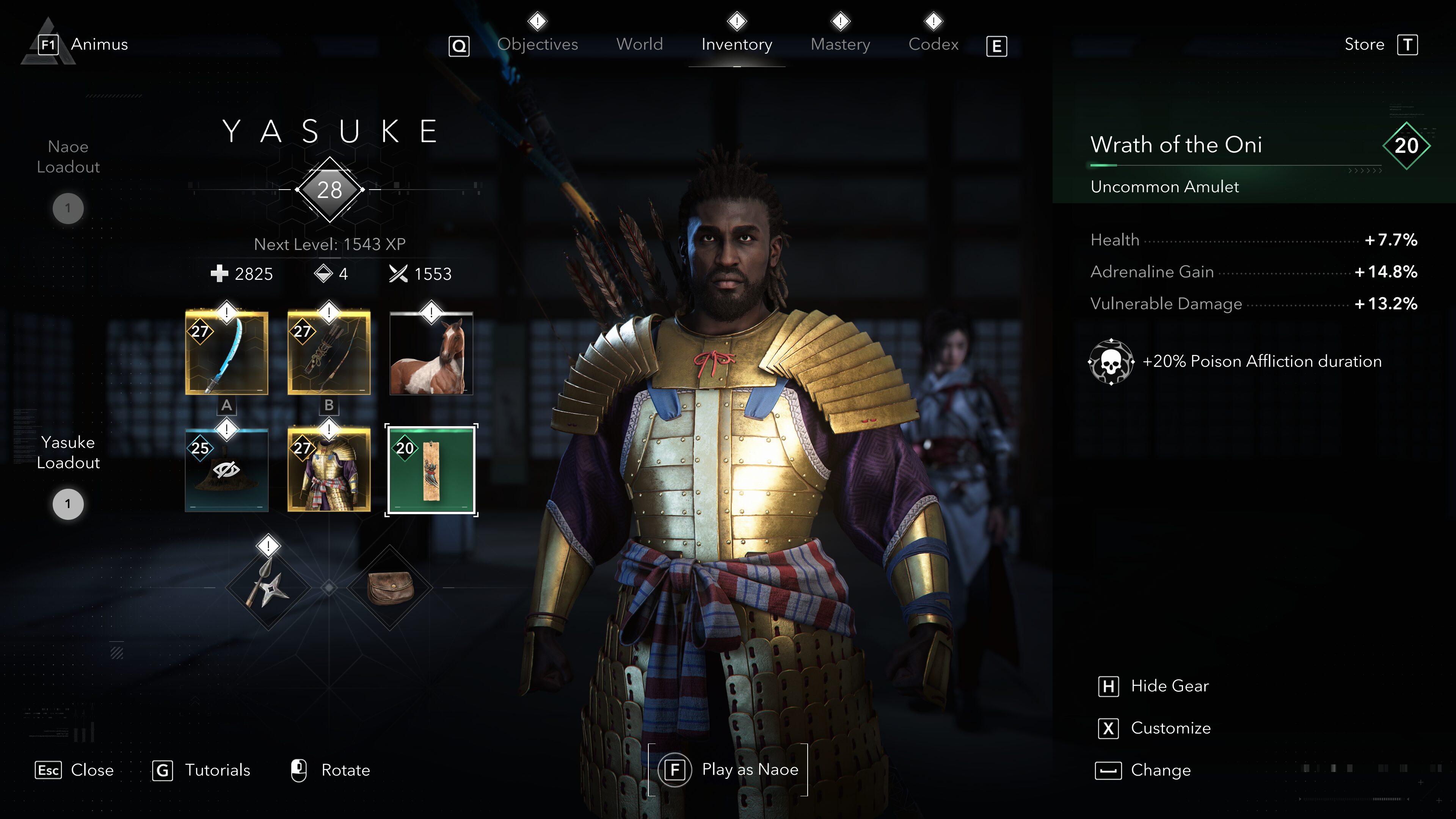Select the golden armor slot

pos(329,470)
